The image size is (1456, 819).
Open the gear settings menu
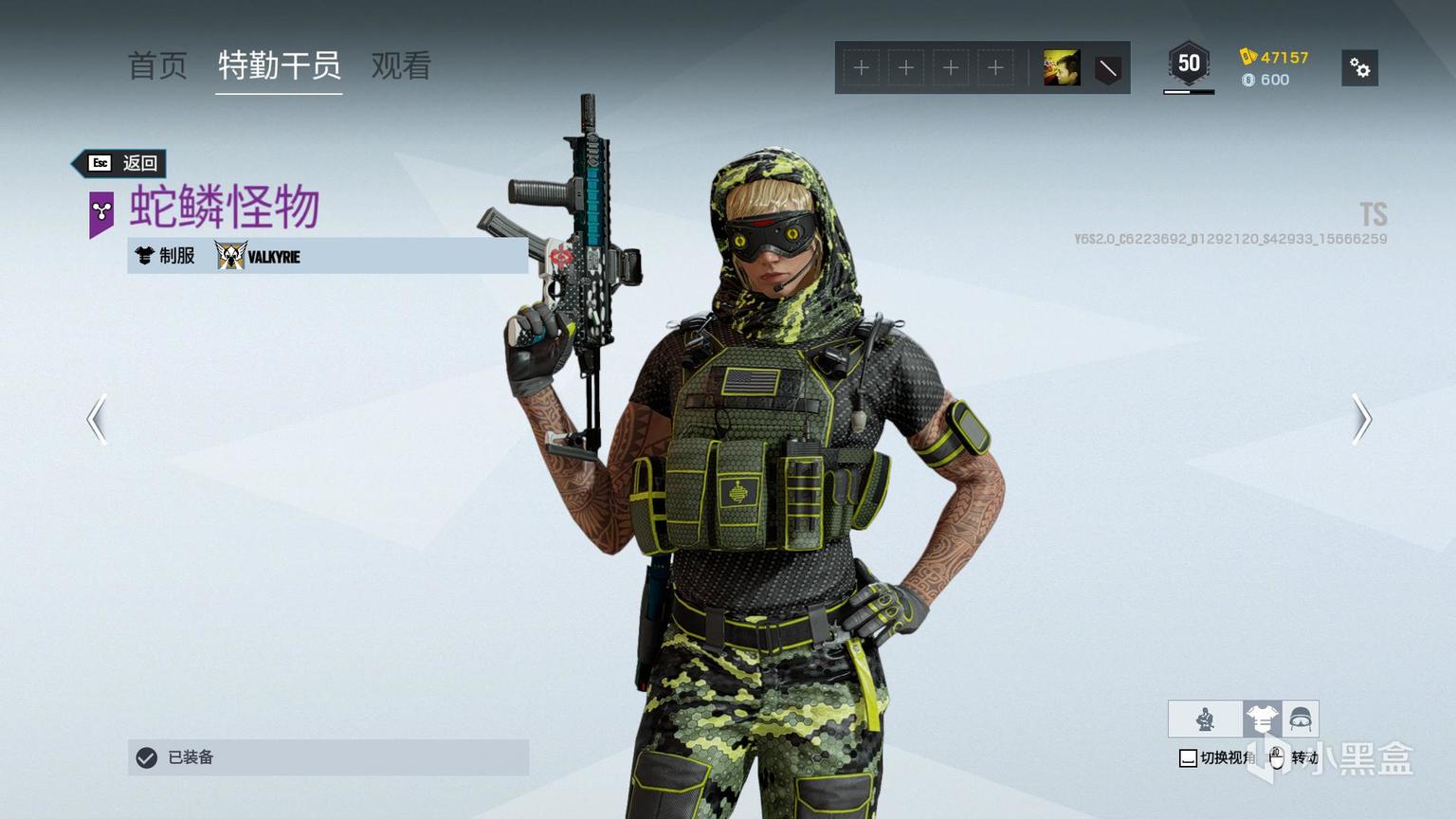tap(1360, 68)
